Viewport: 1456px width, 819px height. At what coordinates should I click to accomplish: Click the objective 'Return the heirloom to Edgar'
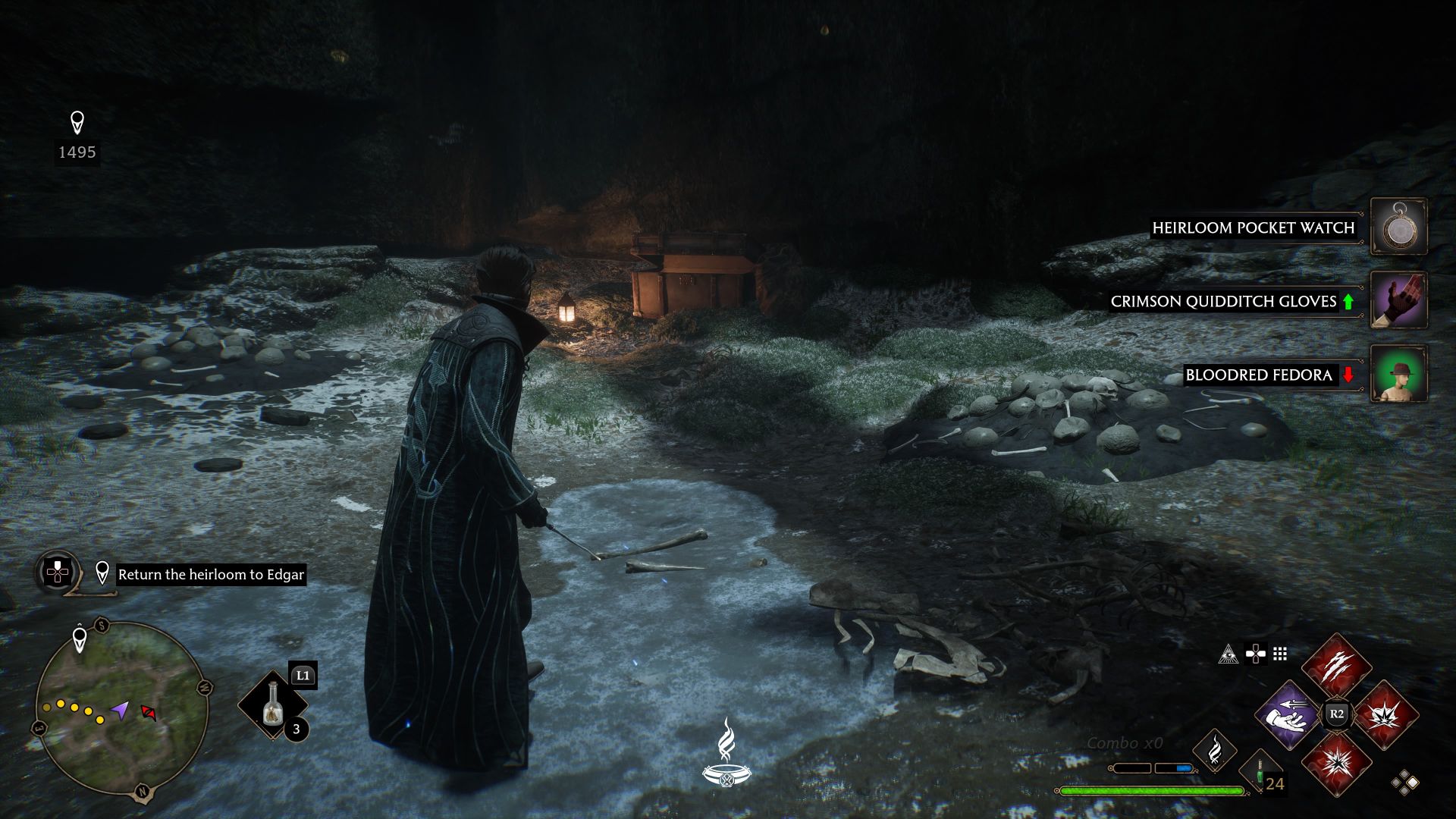pyautogui.click(x=211, y=575)
